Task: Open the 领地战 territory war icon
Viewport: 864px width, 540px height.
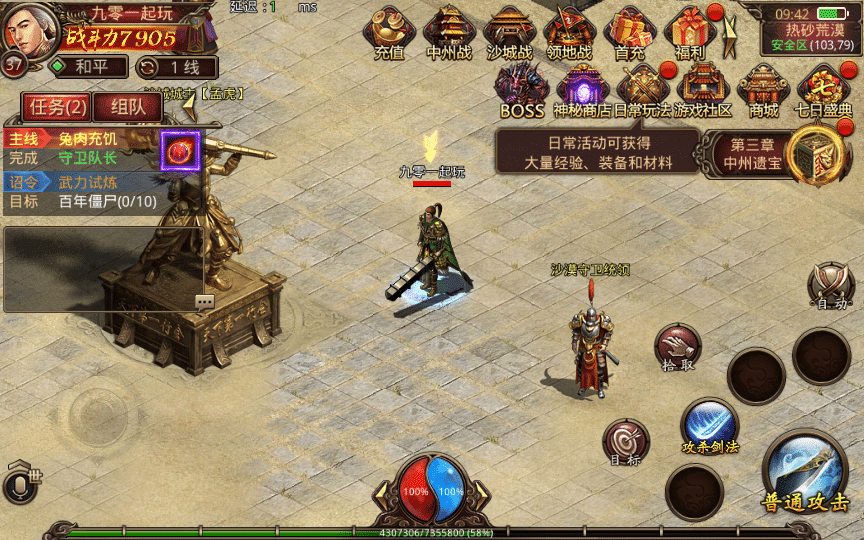Action: coord(569,31)
